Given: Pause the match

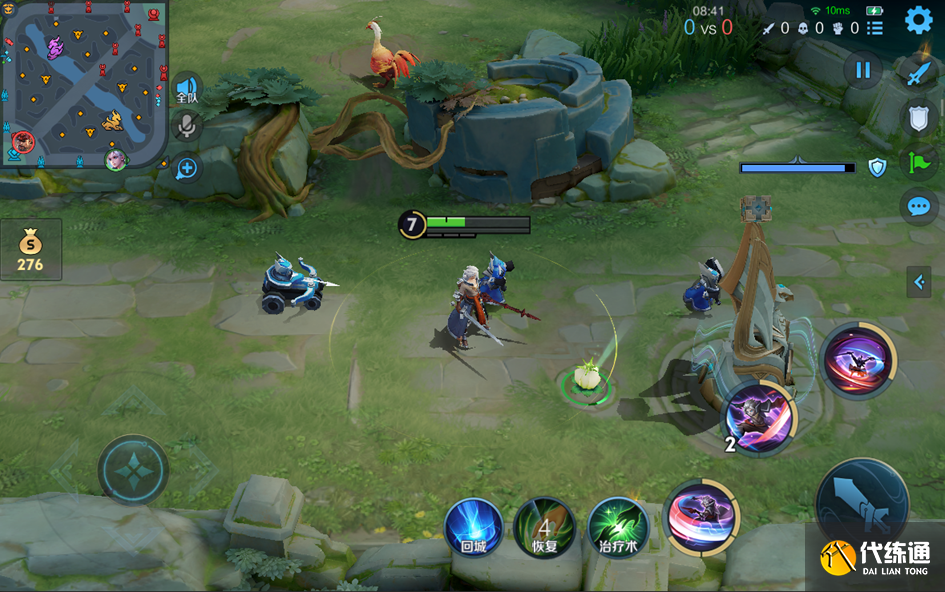Looking at the screenshot, I should click(862, 70).
